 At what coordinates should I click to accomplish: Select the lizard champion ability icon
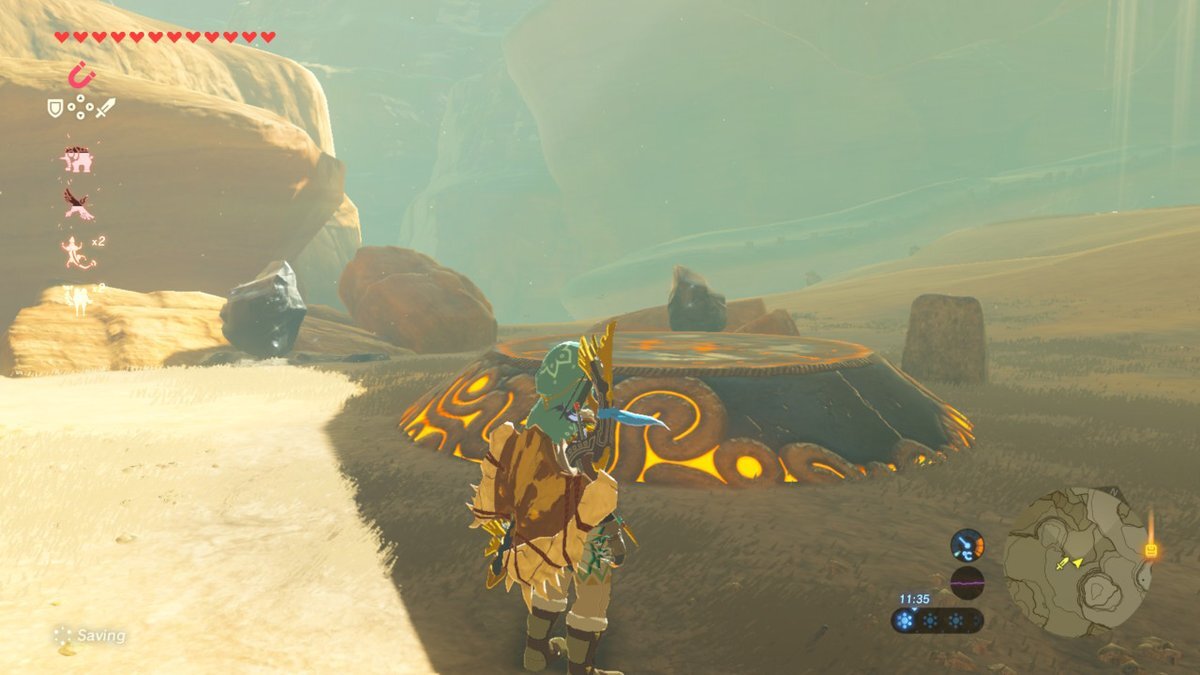pyautogui.click(x=77, y=251)
